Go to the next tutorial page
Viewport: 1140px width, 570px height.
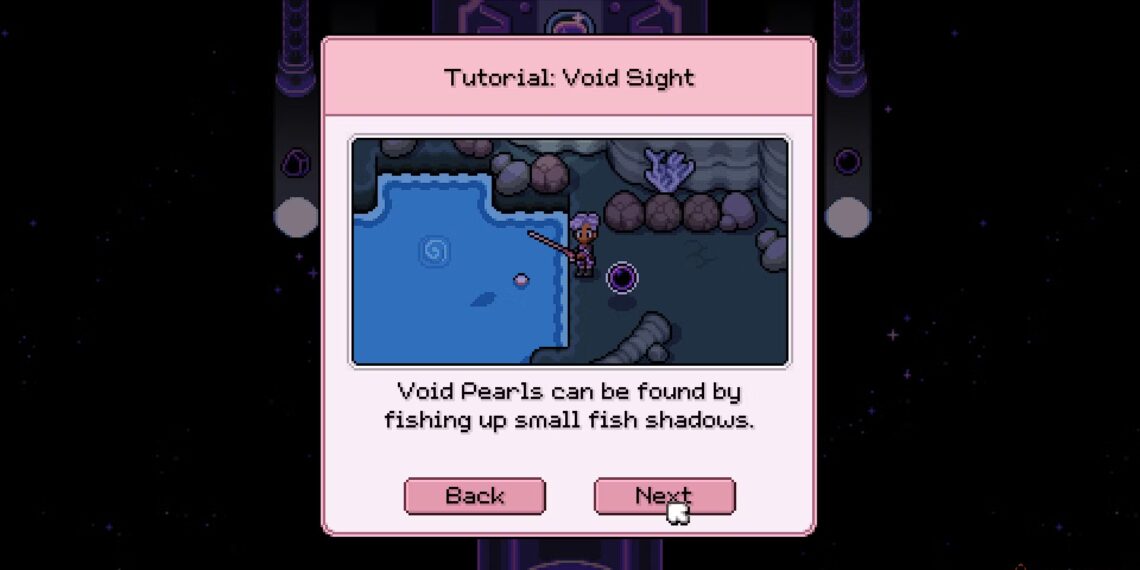664,496
